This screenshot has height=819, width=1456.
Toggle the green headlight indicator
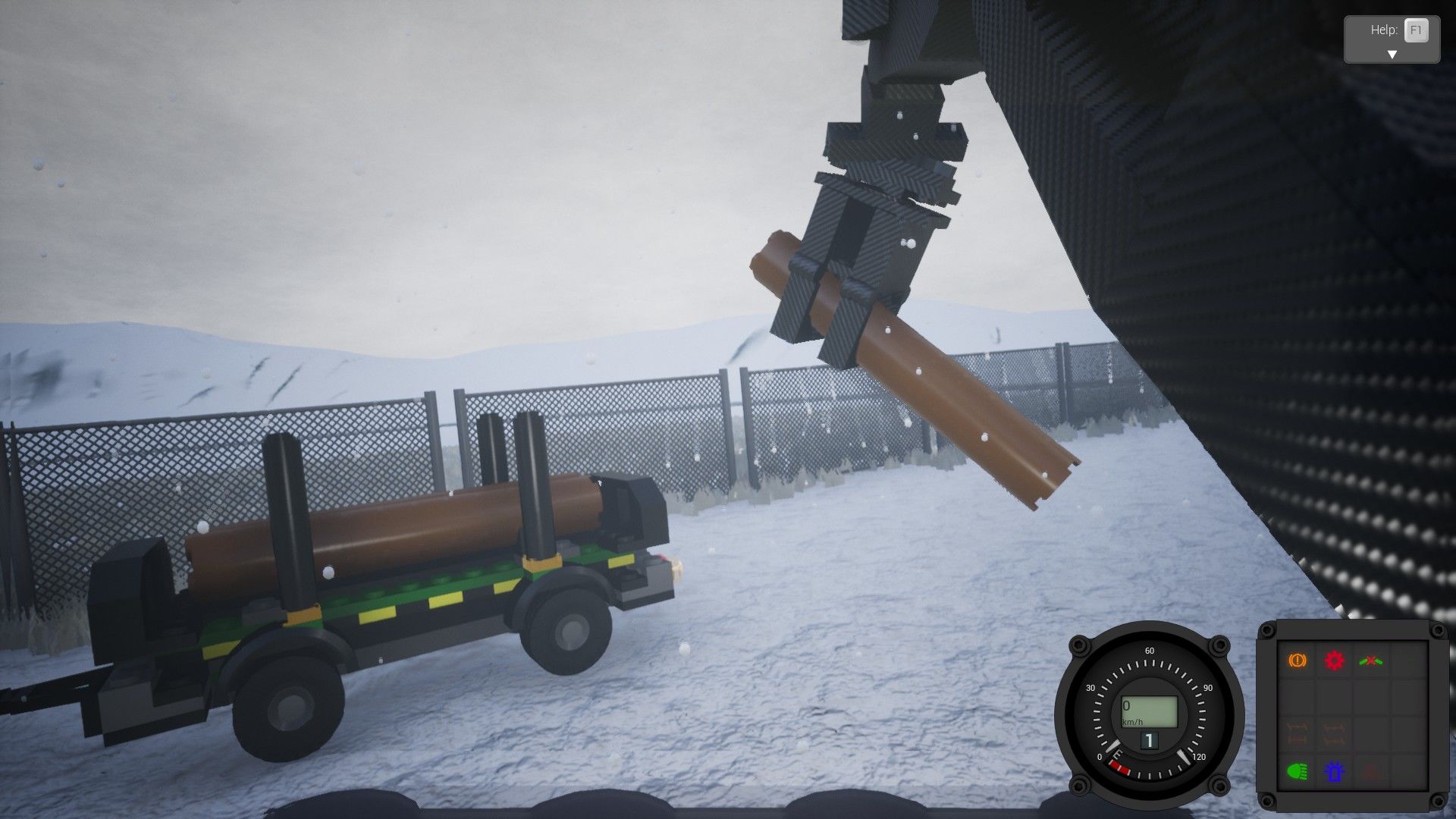click(1298, 772)
